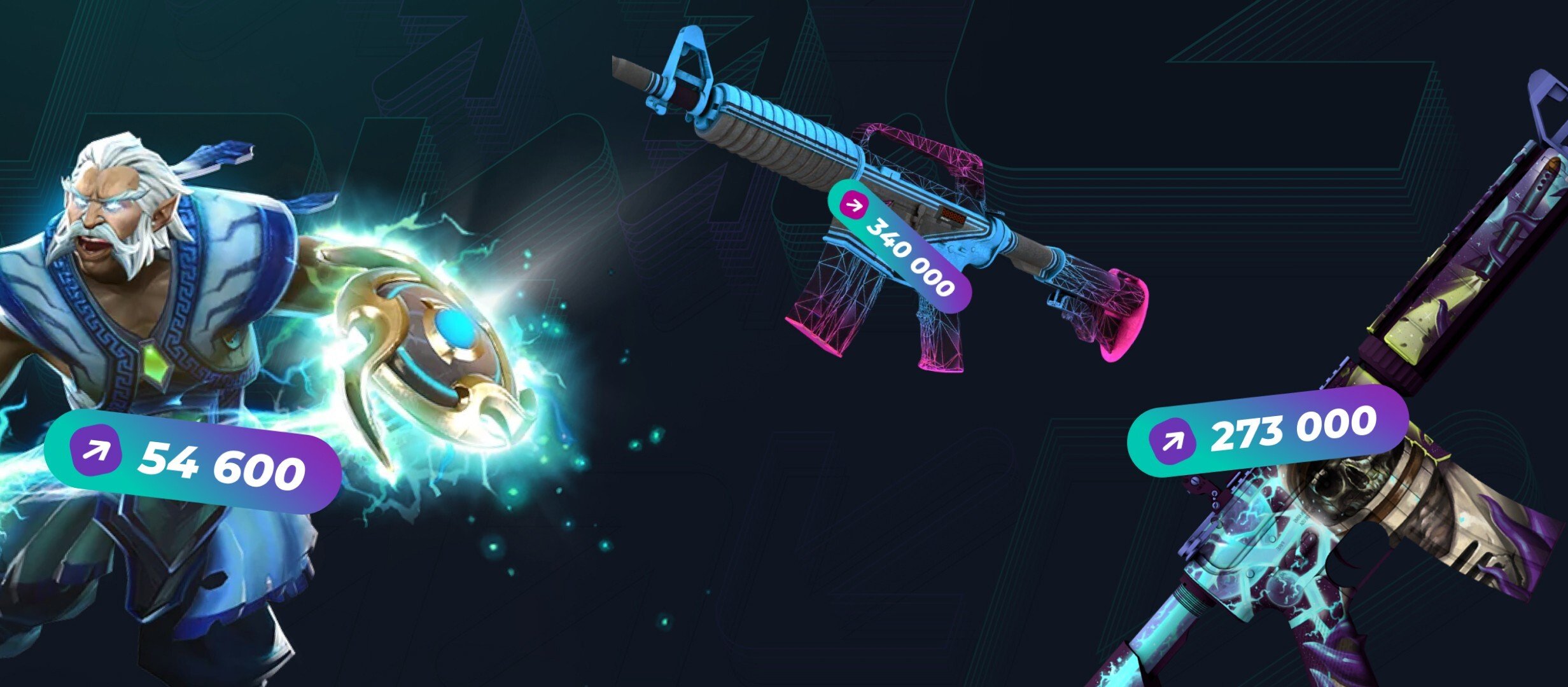The image size is (1568, 687).
Task: Open the 273 000 price badge
Action: pos(1268,431)
